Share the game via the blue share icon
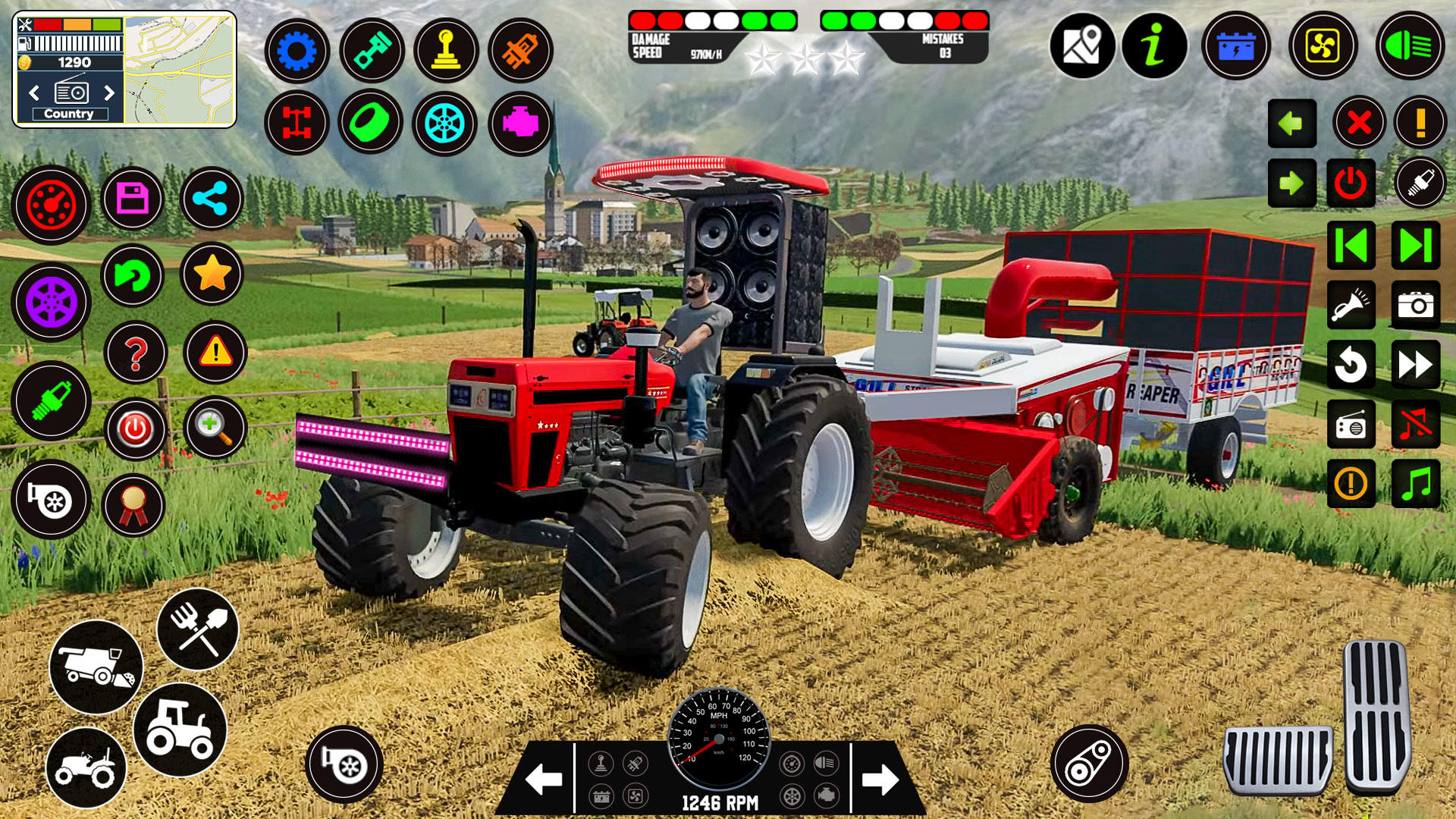Image resolution: width=1456 pixels, height=819 pixels. [x=212, y=199]
